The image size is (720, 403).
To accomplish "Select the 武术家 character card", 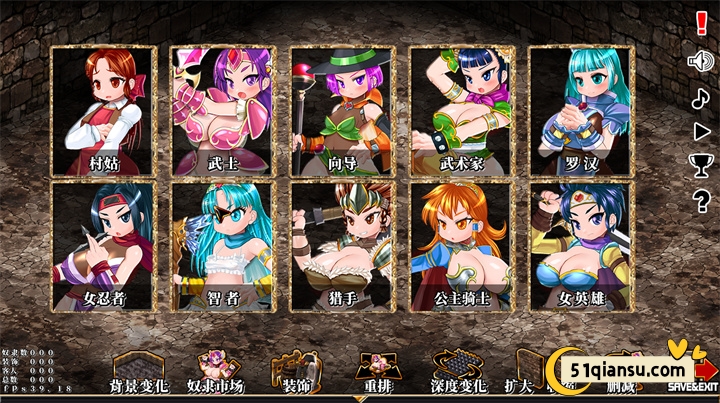I will [x=462, y=110].
